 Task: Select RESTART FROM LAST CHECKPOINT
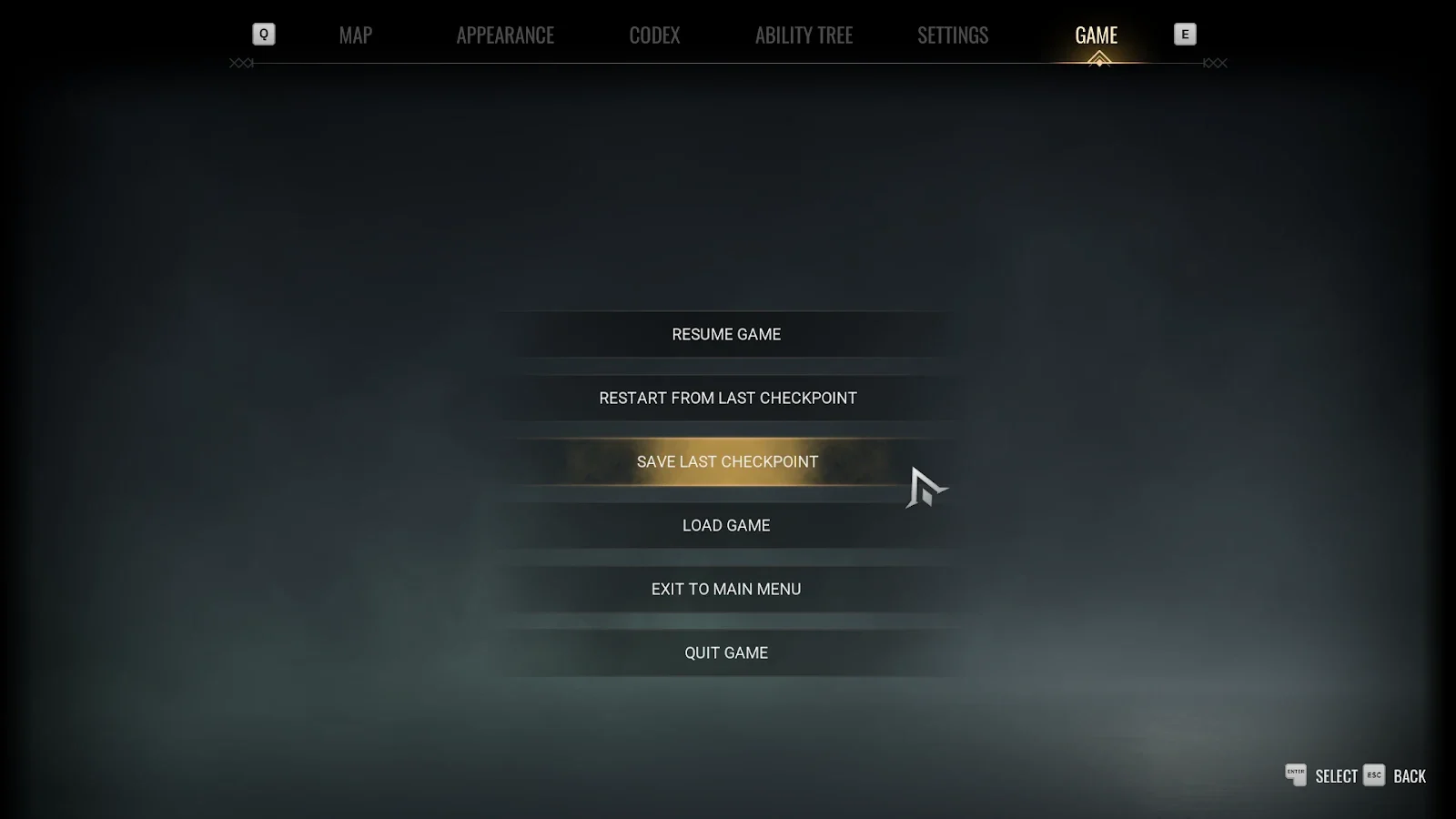pos(726,398)
